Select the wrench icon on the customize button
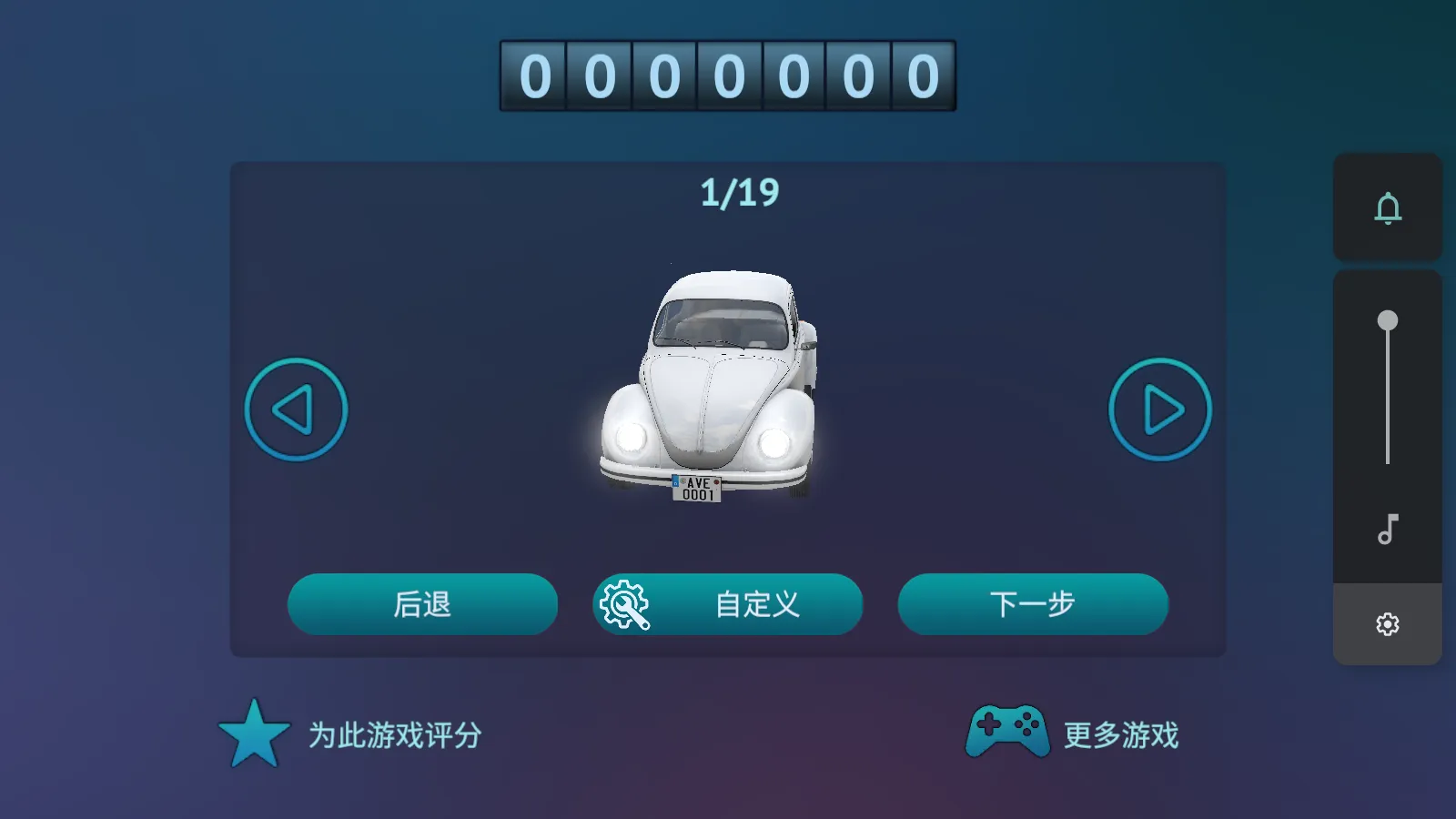 [x=624, y=603]
